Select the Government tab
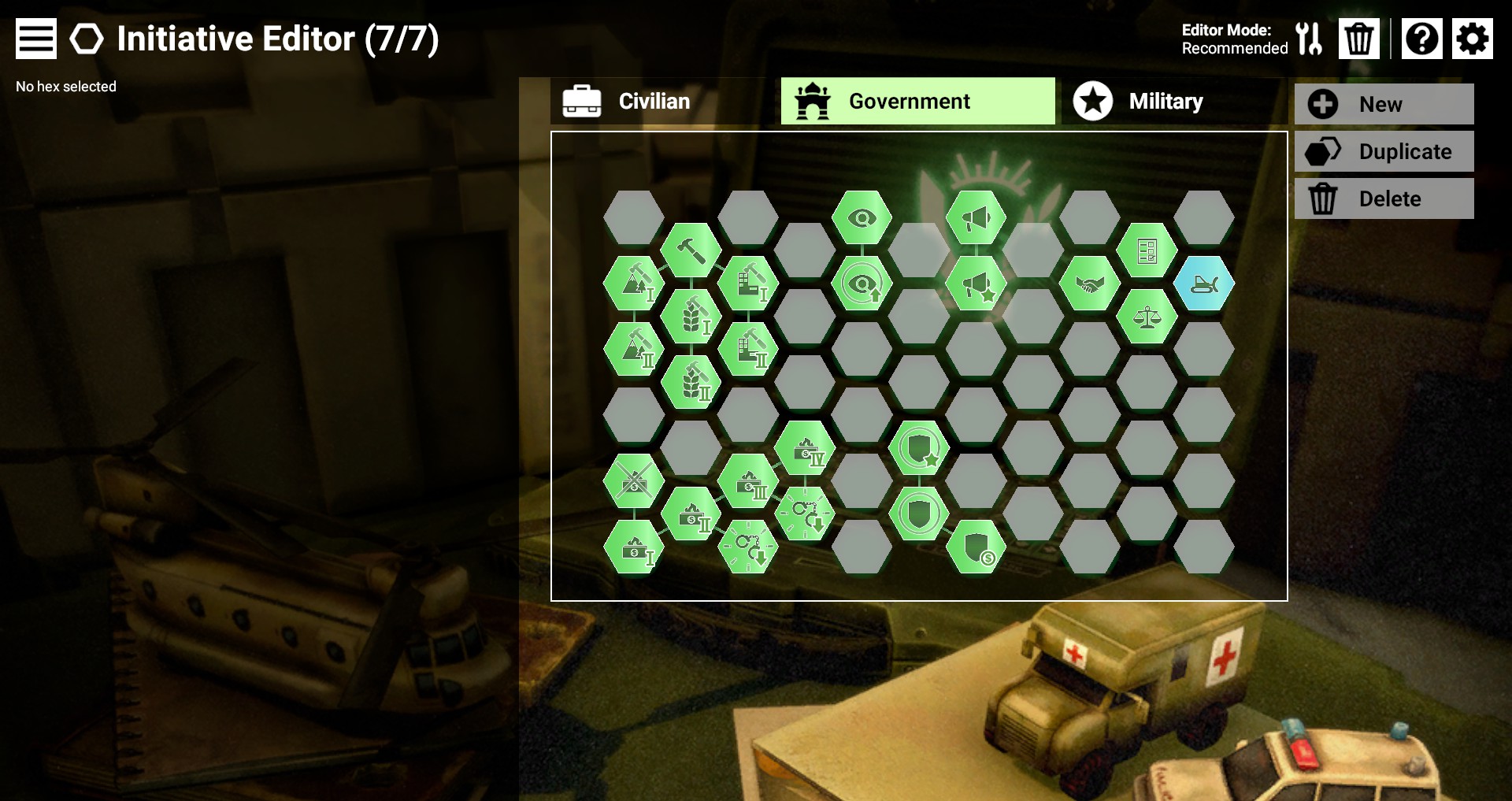Viewport: 1512px width, 801px height. [x=917, y=101]
